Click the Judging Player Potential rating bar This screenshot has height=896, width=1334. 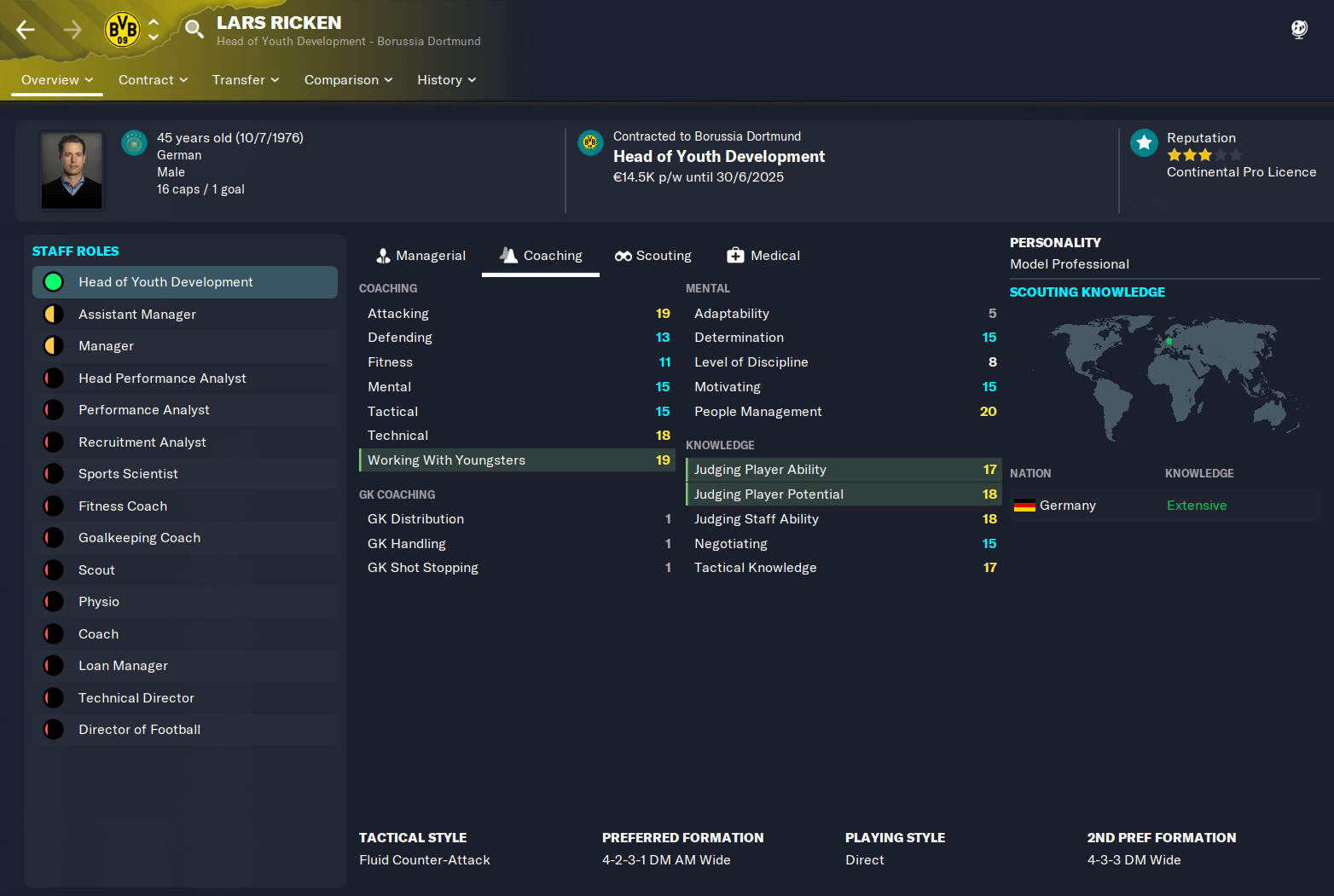tap(844, 494)
